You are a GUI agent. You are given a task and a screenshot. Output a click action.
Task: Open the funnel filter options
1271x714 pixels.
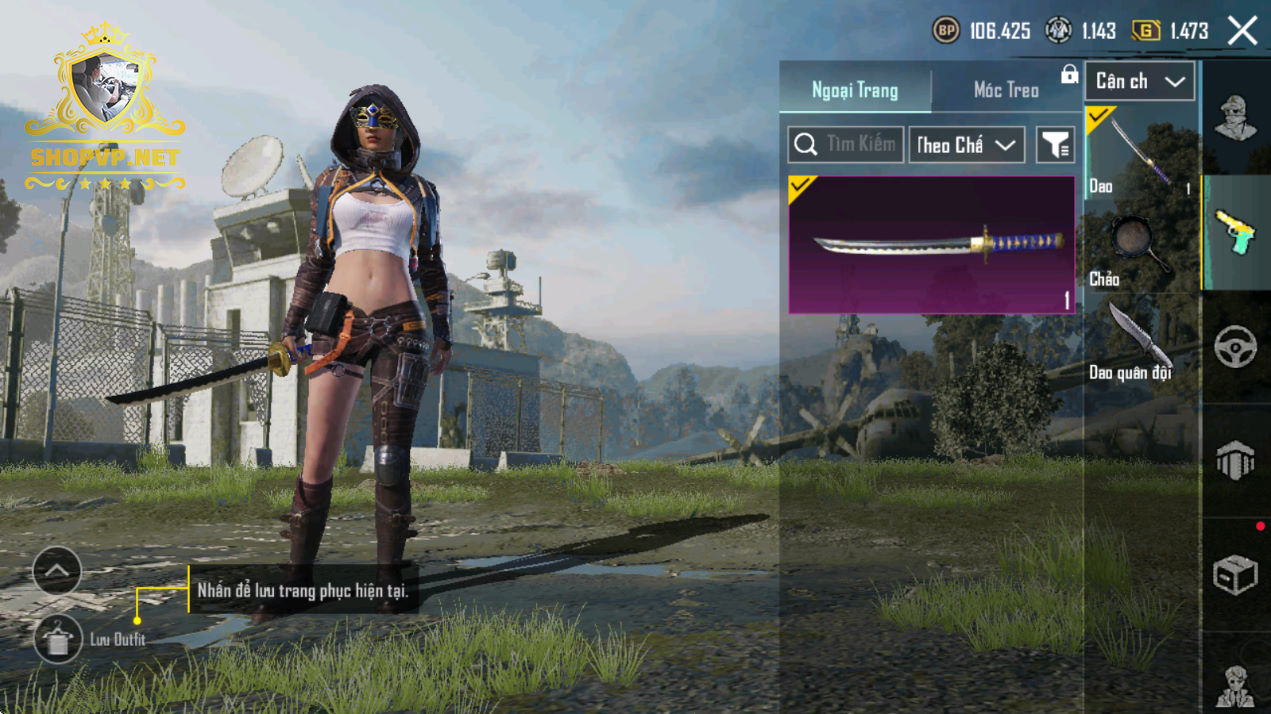[1055, 145]
